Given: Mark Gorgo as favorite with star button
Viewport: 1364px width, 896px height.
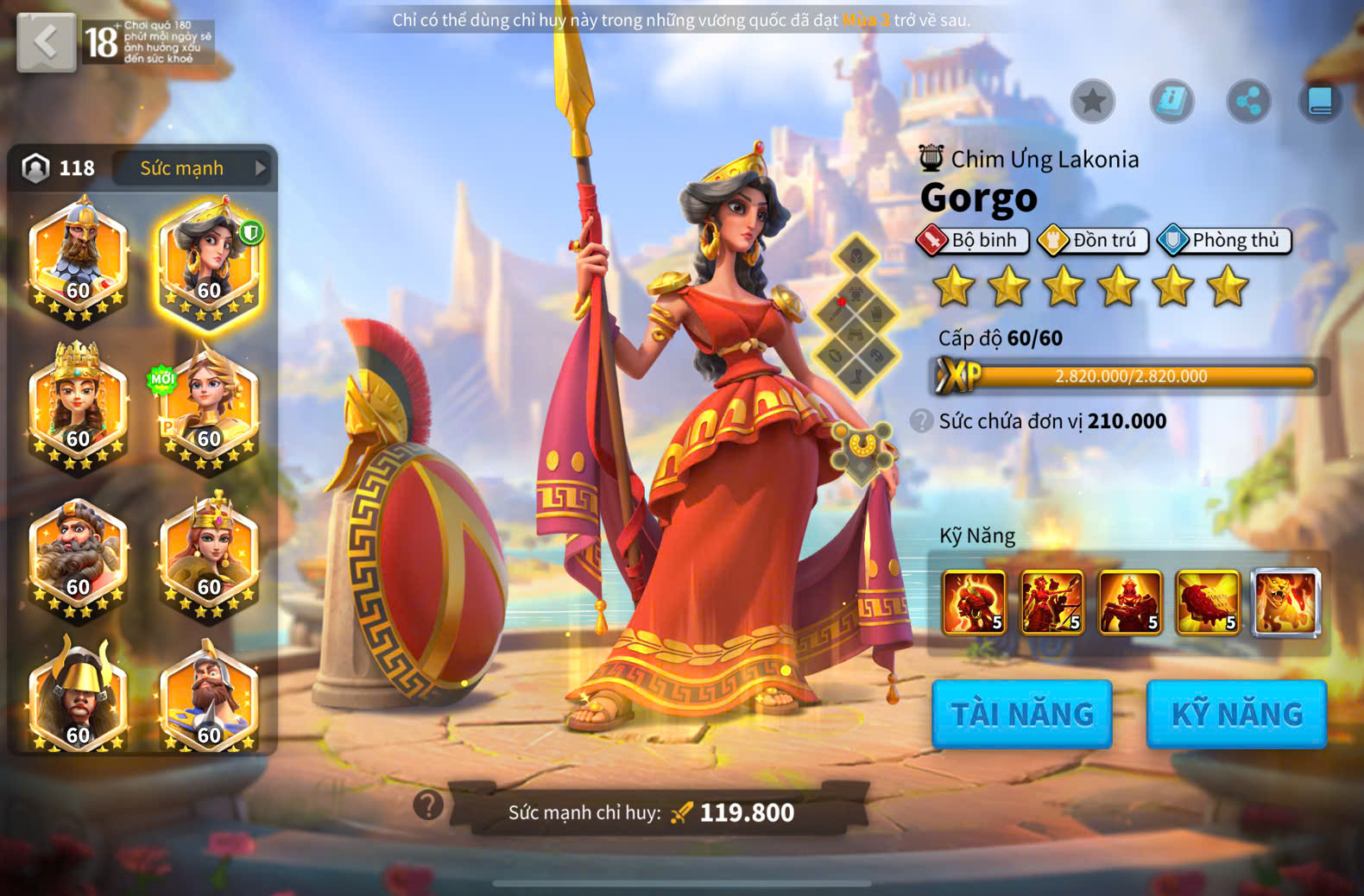Looking at the screenshot, I should 1093,102.
